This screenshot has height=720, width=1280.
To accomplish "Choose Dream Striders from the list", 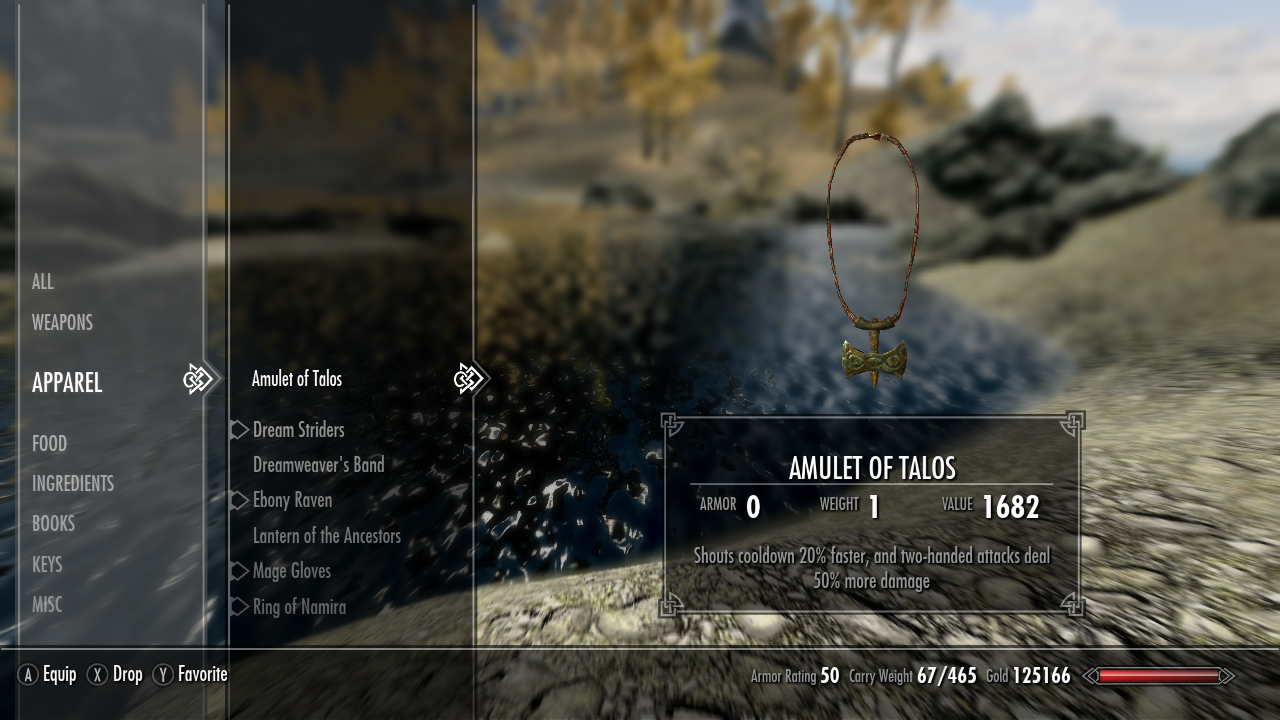I will (x=298, y=430).
